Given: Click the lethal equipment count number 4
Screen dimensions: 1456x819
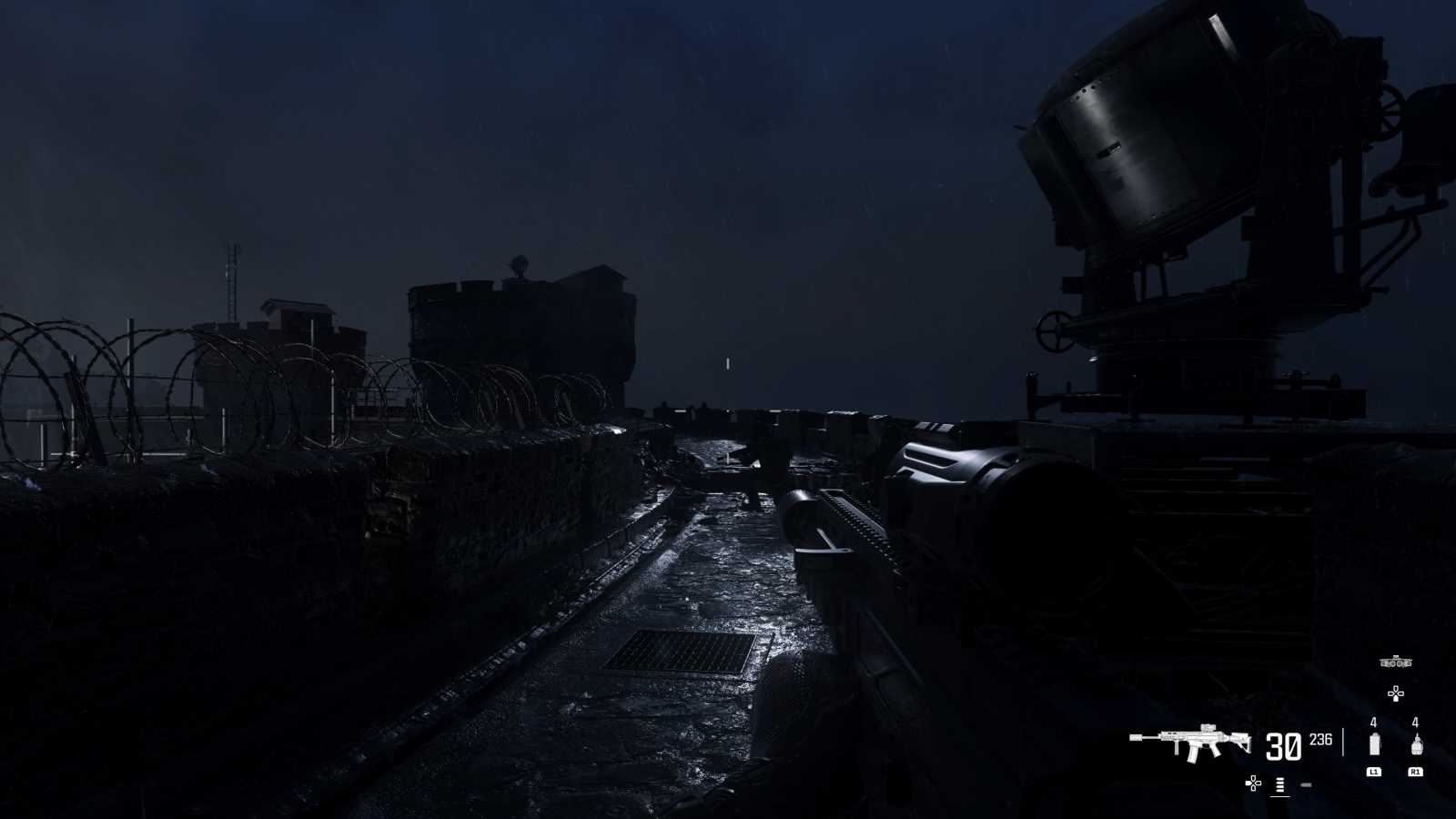Looking at the screenshot, I should pos(1414,723).
